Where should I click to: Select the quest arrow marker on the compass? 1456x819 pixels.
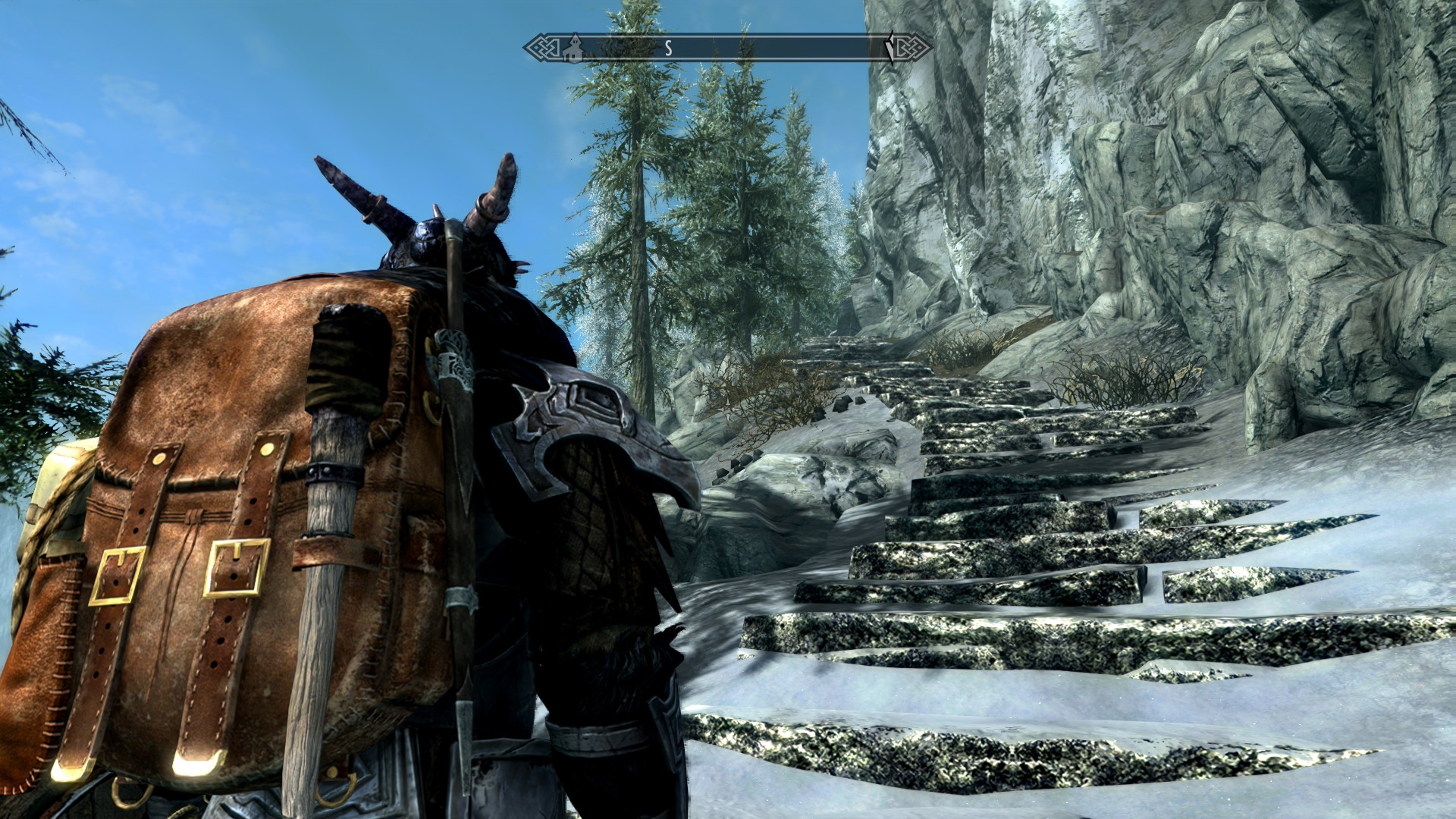890,48
